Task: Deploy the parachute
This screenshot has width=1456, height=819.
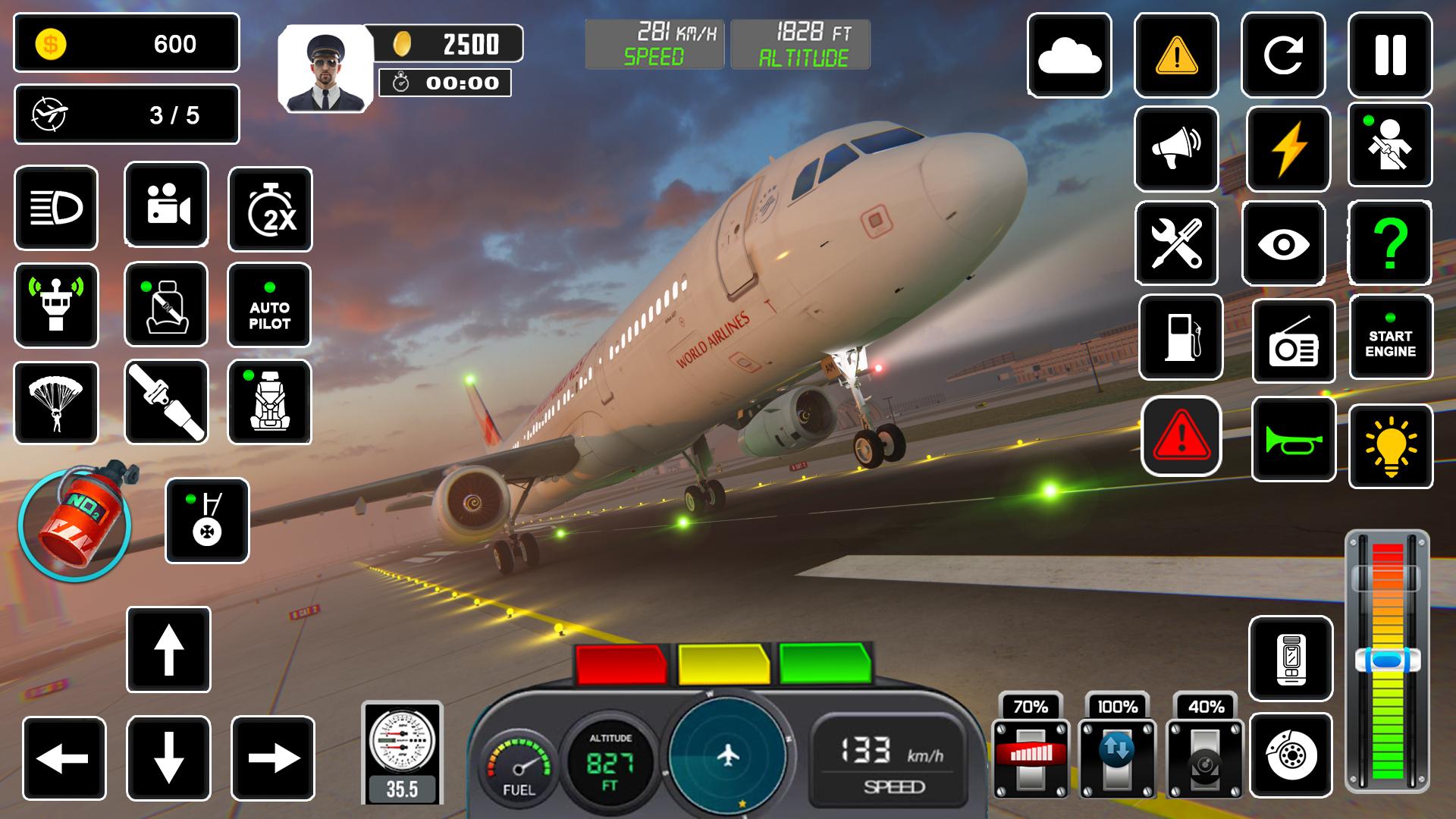Action: click(x=56, y=400)
